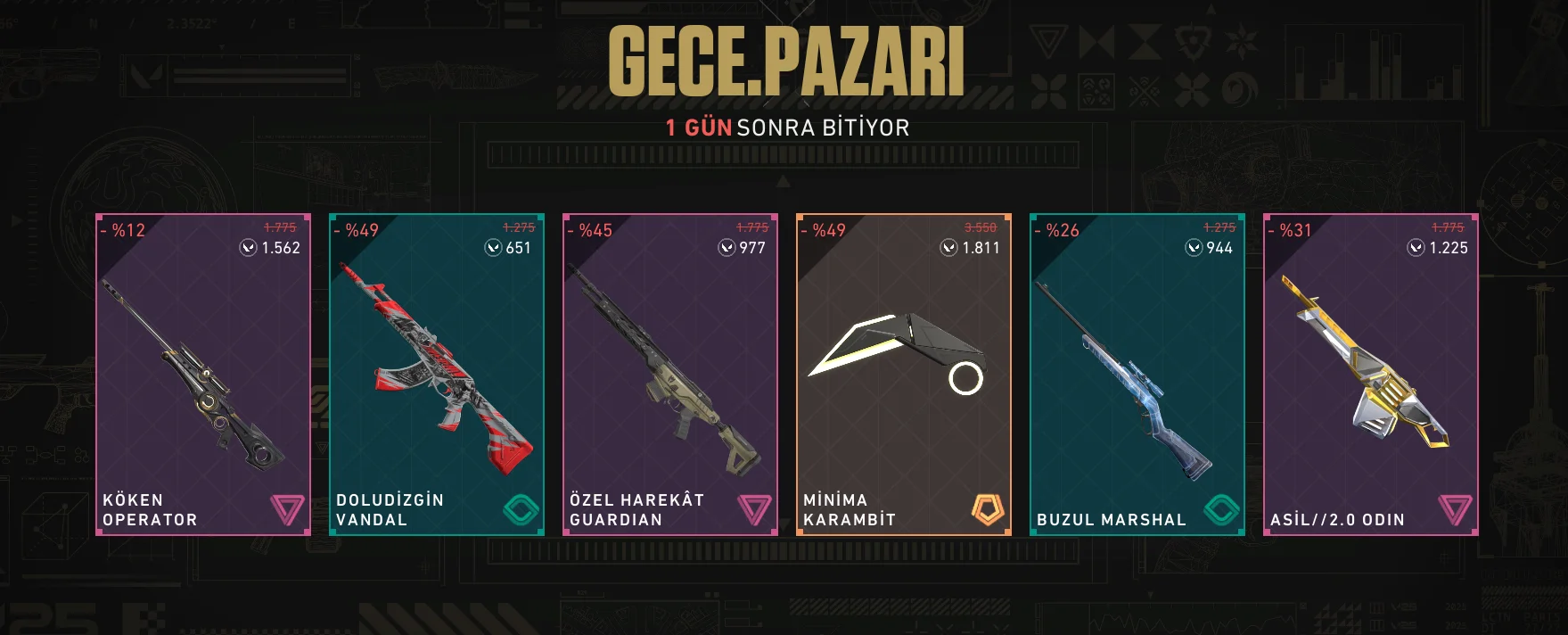Pick the Minima Karambit knife offer
1568x635 pixels.
coord(904,375)
